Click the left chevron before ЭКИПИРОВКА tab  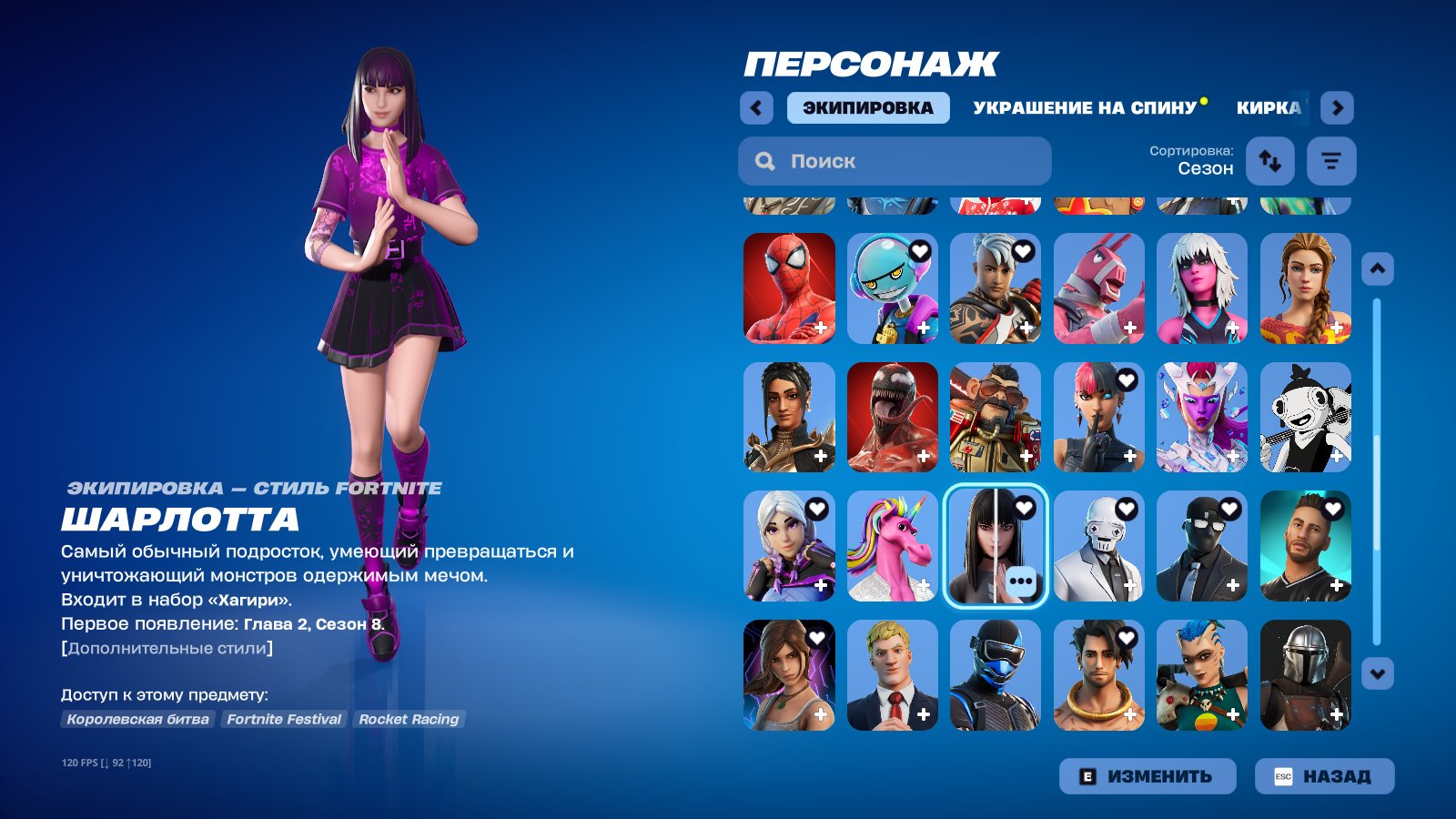[x=755, y=107]
